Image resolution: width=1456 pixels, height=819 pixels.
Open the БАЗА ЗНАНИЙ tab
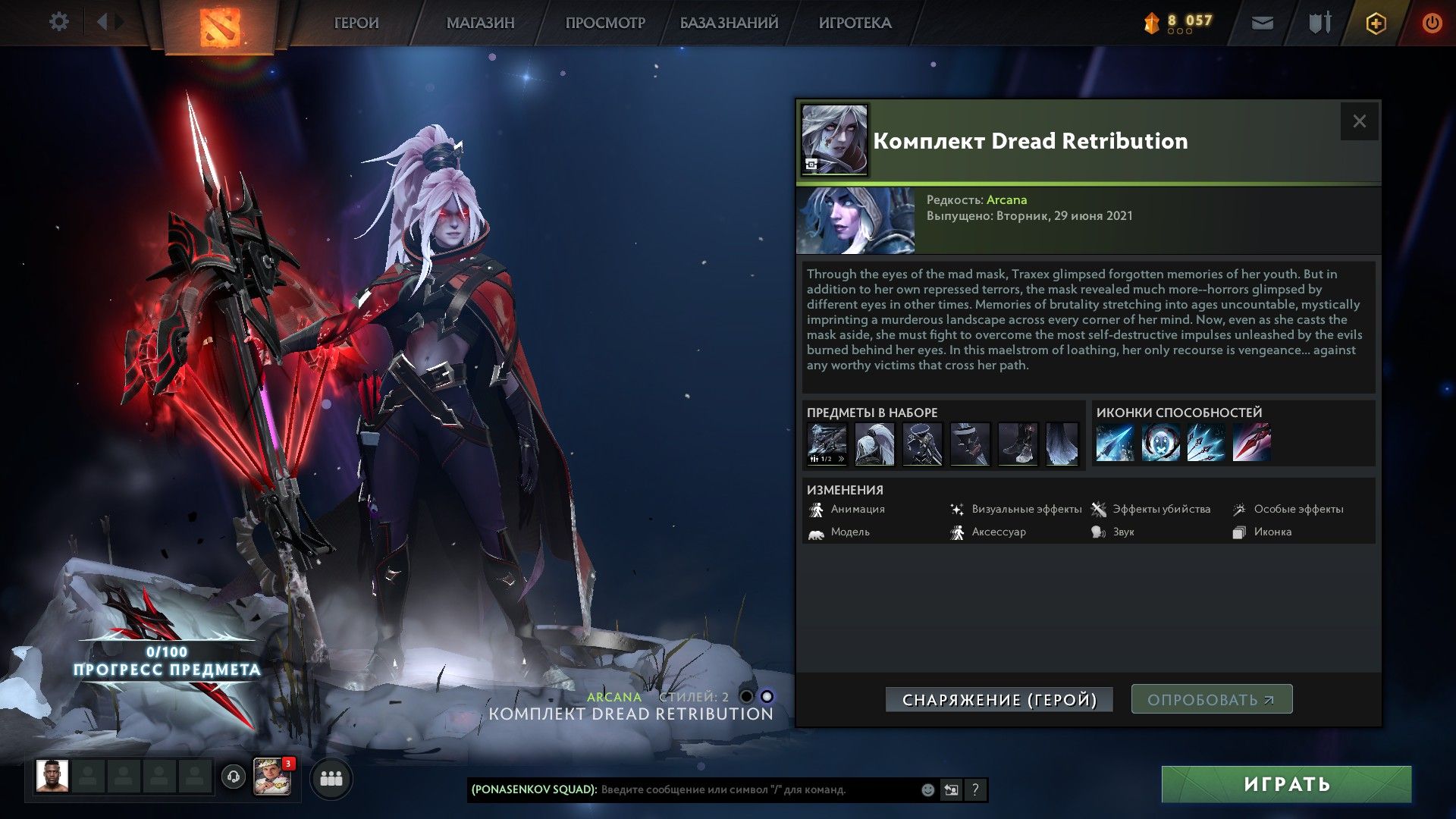pos(729,24)
